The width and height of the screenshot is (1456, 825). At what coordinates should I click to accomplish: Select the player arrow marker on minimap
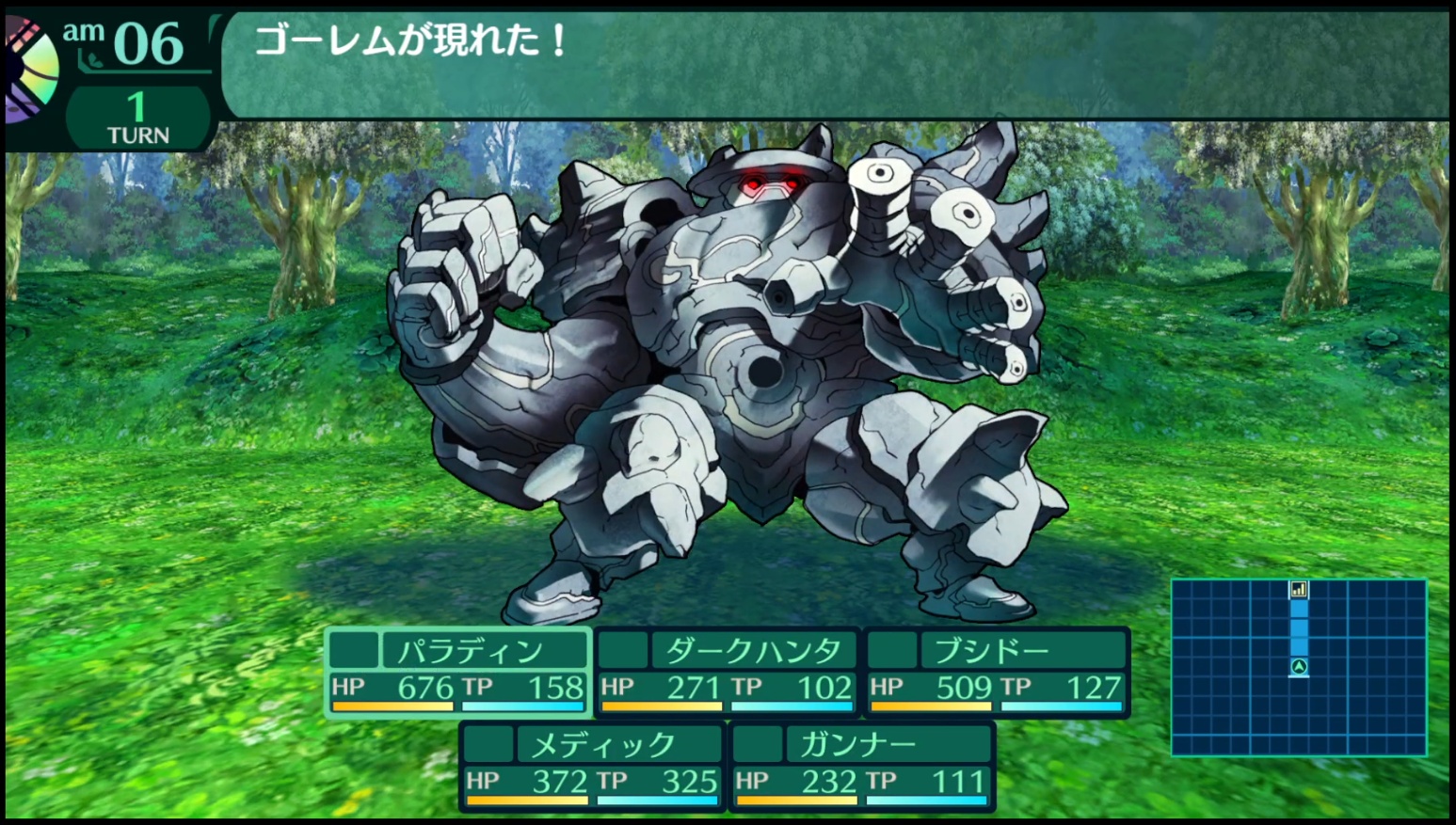tap(1299, 667)
